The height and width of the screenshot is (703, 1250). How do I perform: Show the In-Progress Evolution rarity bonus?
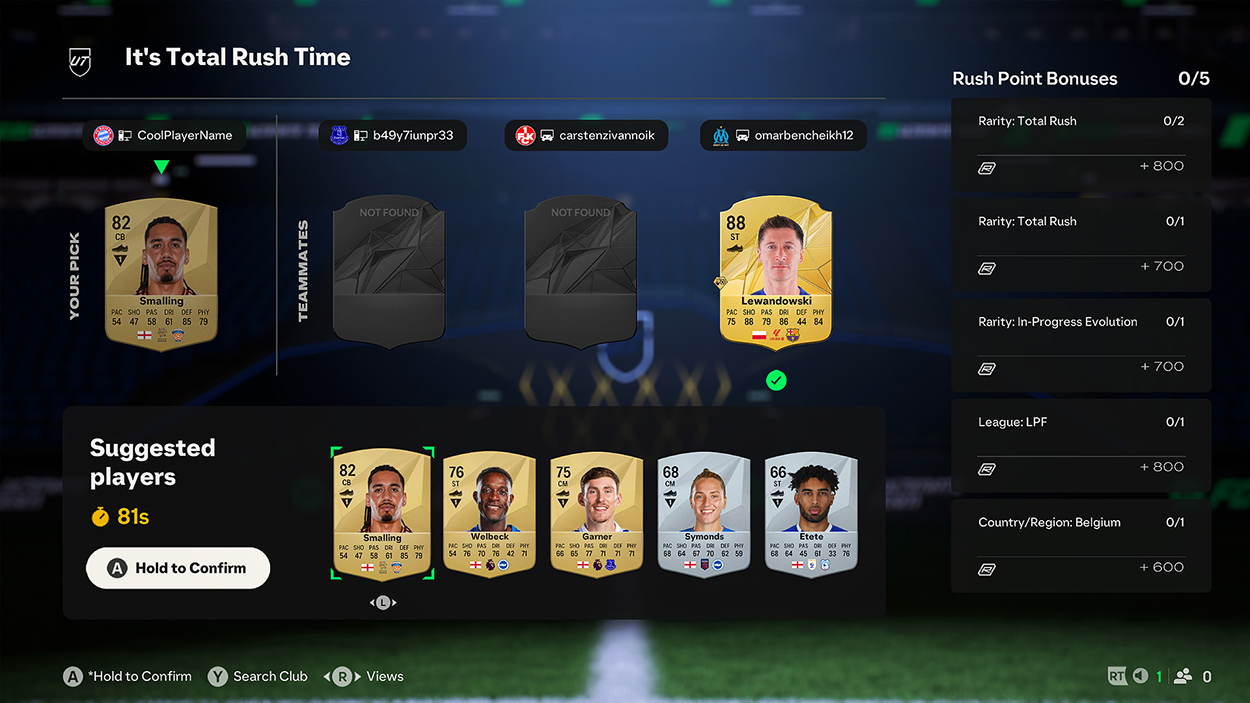pyautogui.click(x=1081, y=345)
